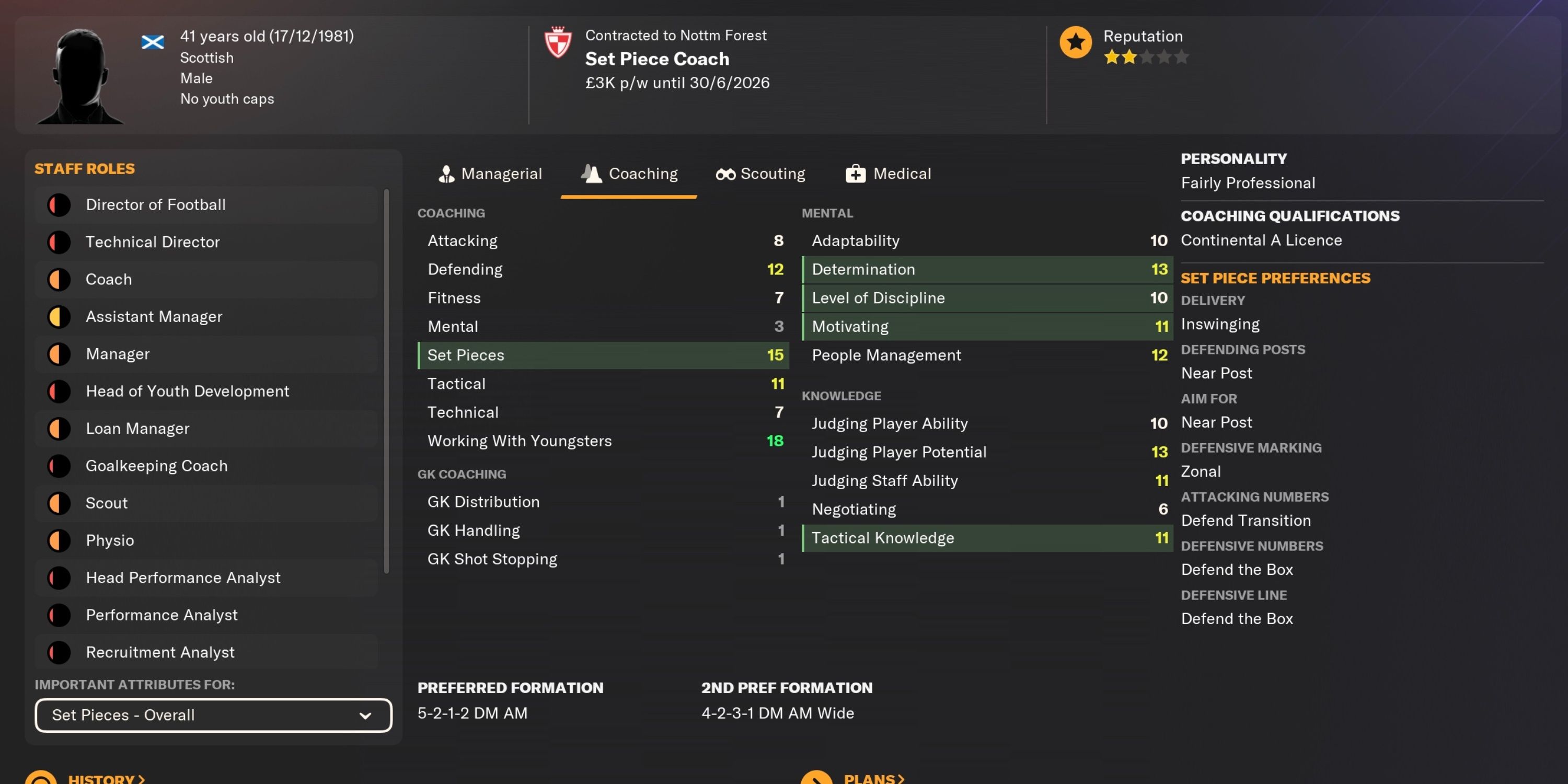Viewport: 1568px width, 784px height.
Task: Open the Director of Football role page
Action: point(156,204)
